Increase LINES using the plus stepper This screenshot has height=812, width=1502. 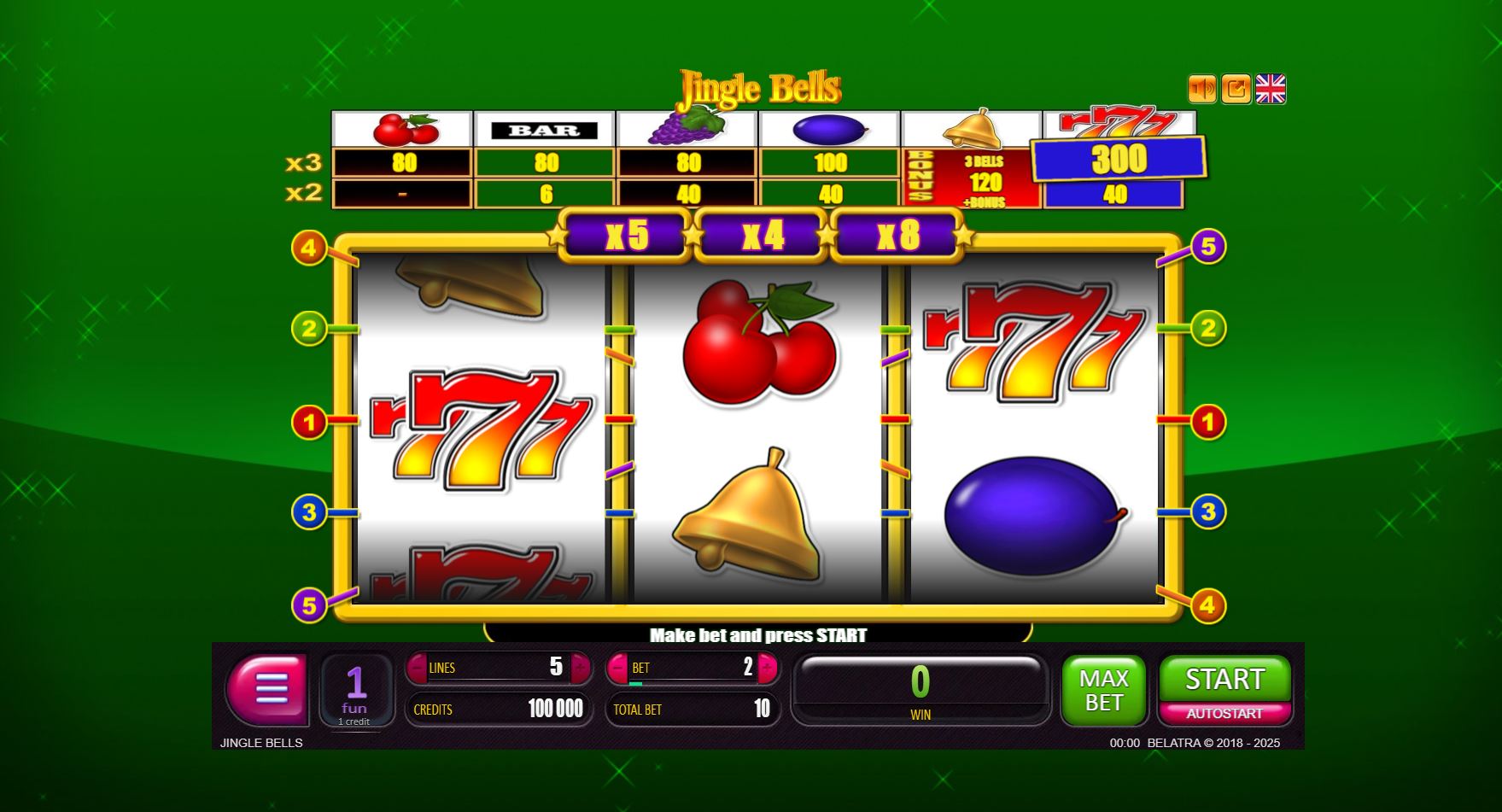pos(580,669)
